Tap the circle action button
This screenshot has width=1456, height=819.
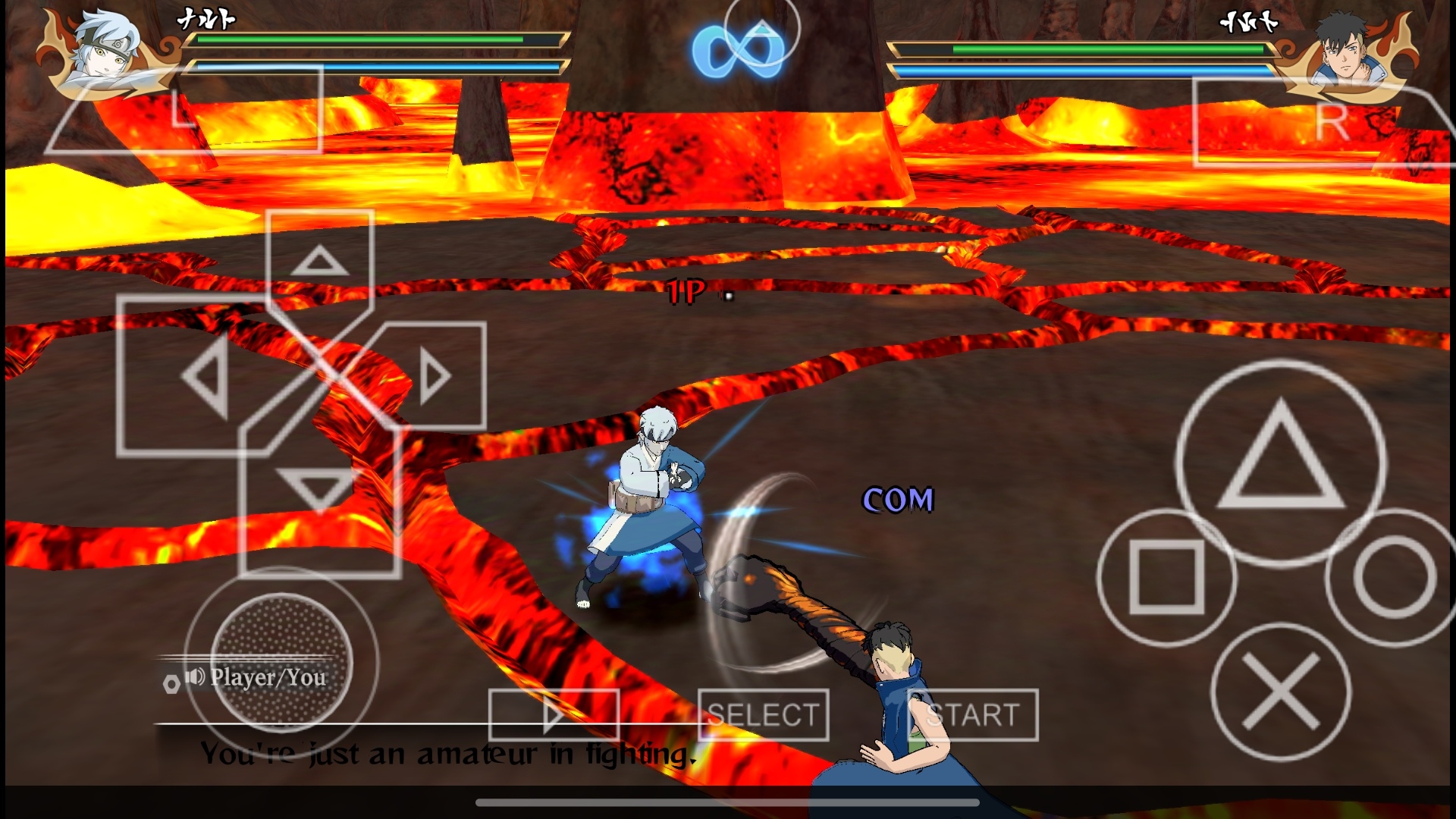[1394, 578]
